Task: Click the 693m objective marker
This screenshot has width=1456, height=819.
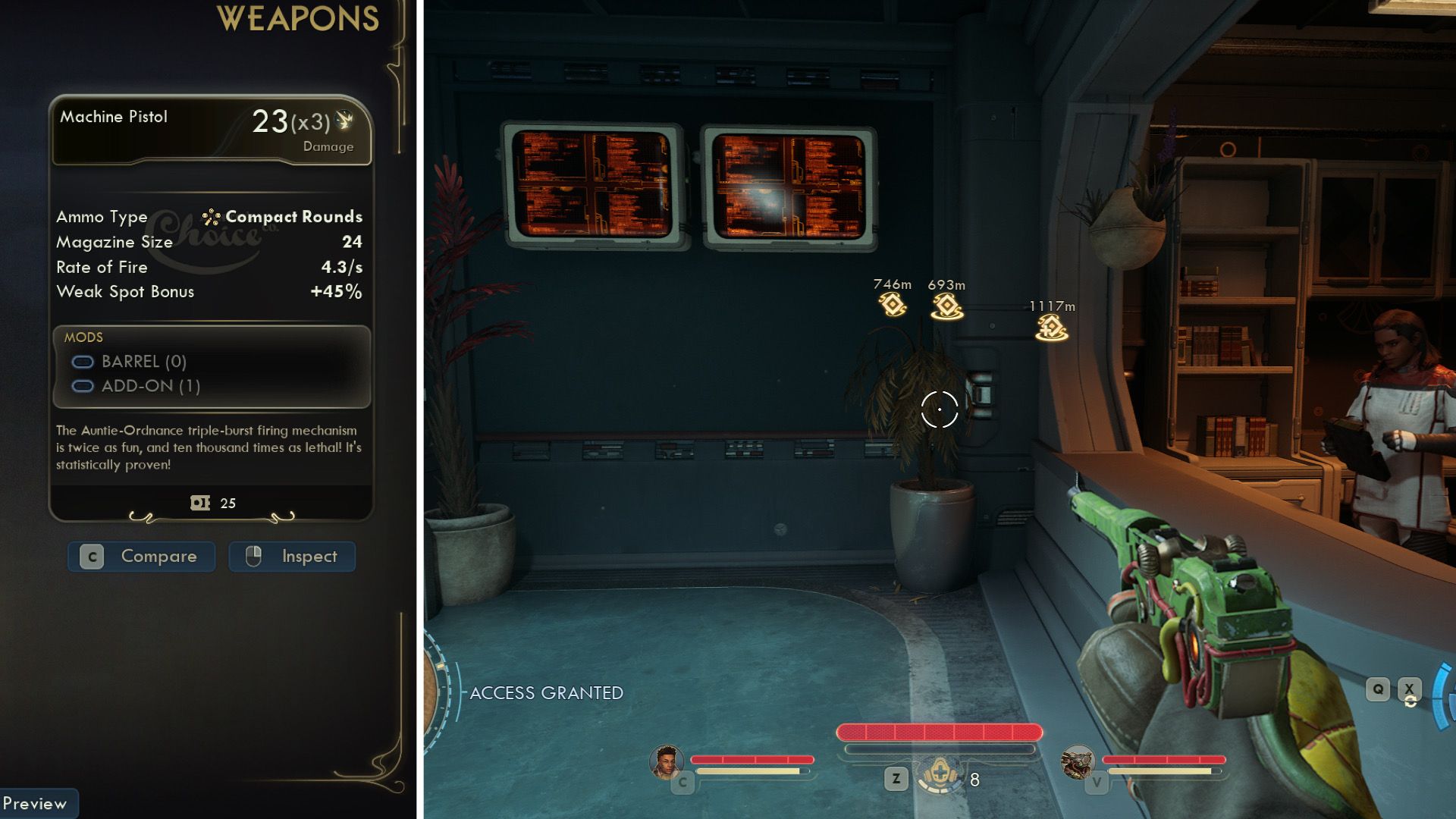Action: (x=947, y=306)
